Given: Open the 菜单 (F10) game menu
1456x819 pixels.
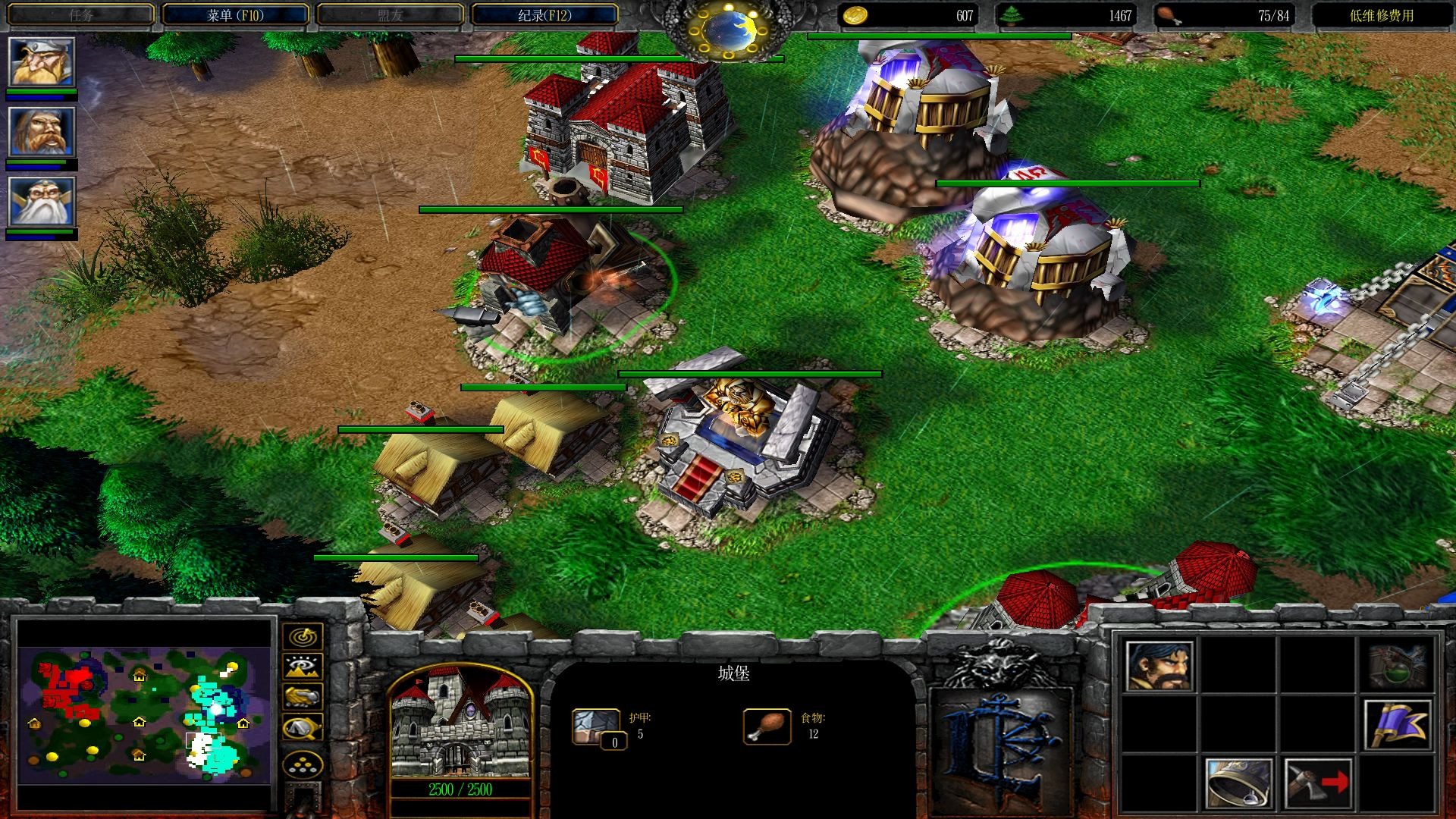Looking at the screenshot, I should 235,15.
